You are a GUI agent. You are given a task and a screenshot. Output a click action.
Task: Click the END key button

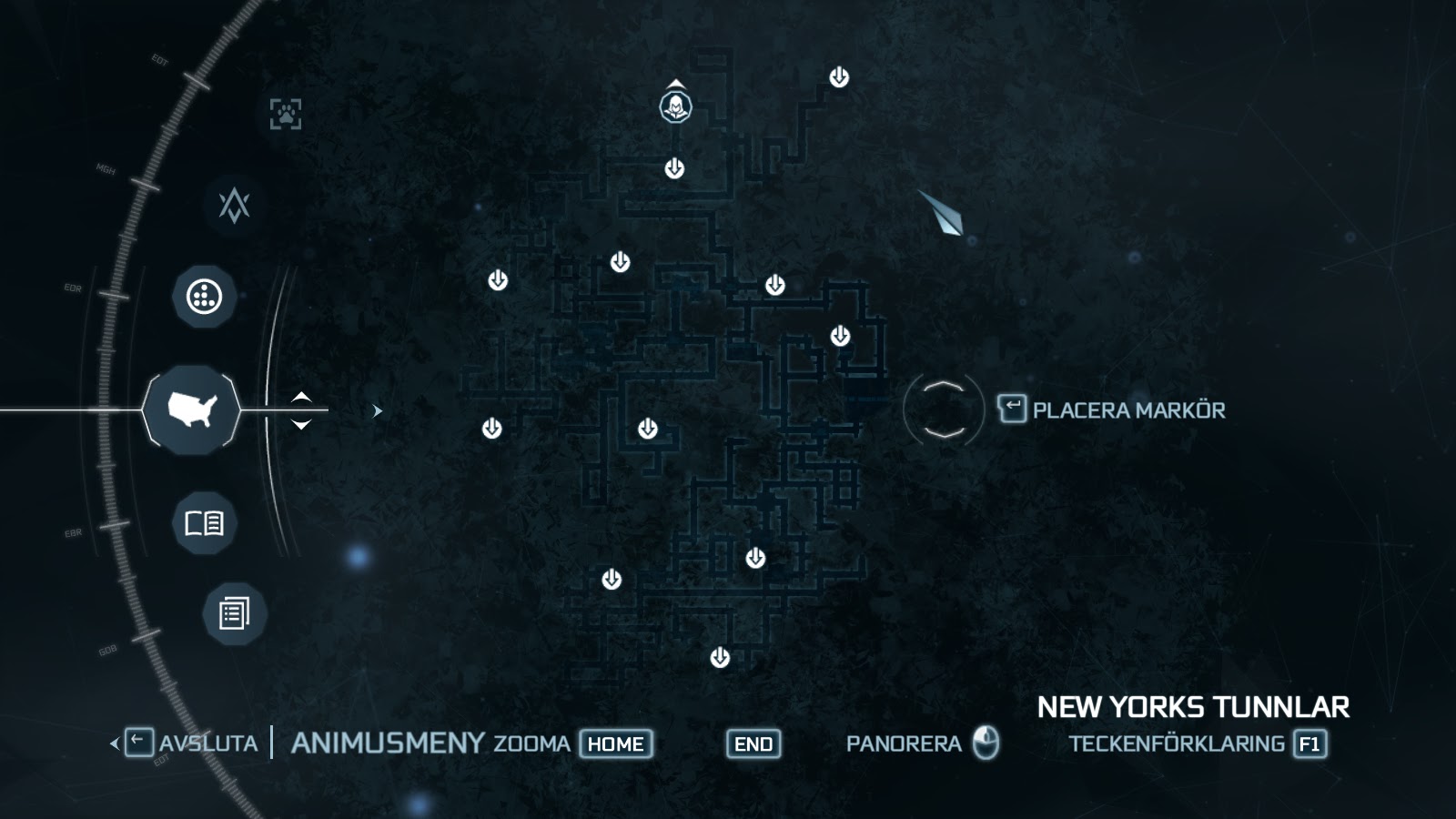(x=753, y=743)
